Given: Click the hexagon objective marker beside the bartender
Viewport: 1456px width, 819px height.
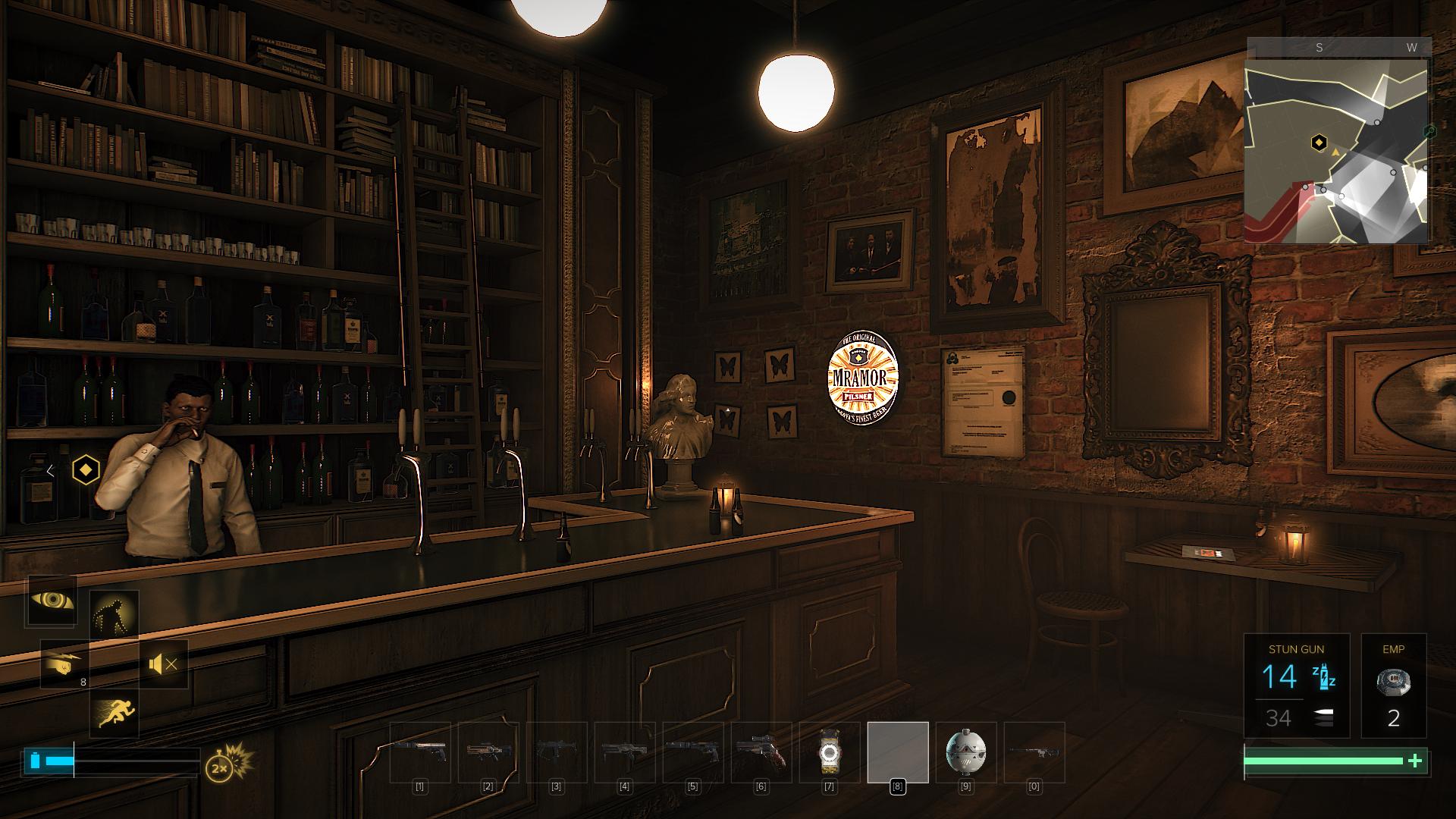Looking at the screenshot, I should click(86, 470).
